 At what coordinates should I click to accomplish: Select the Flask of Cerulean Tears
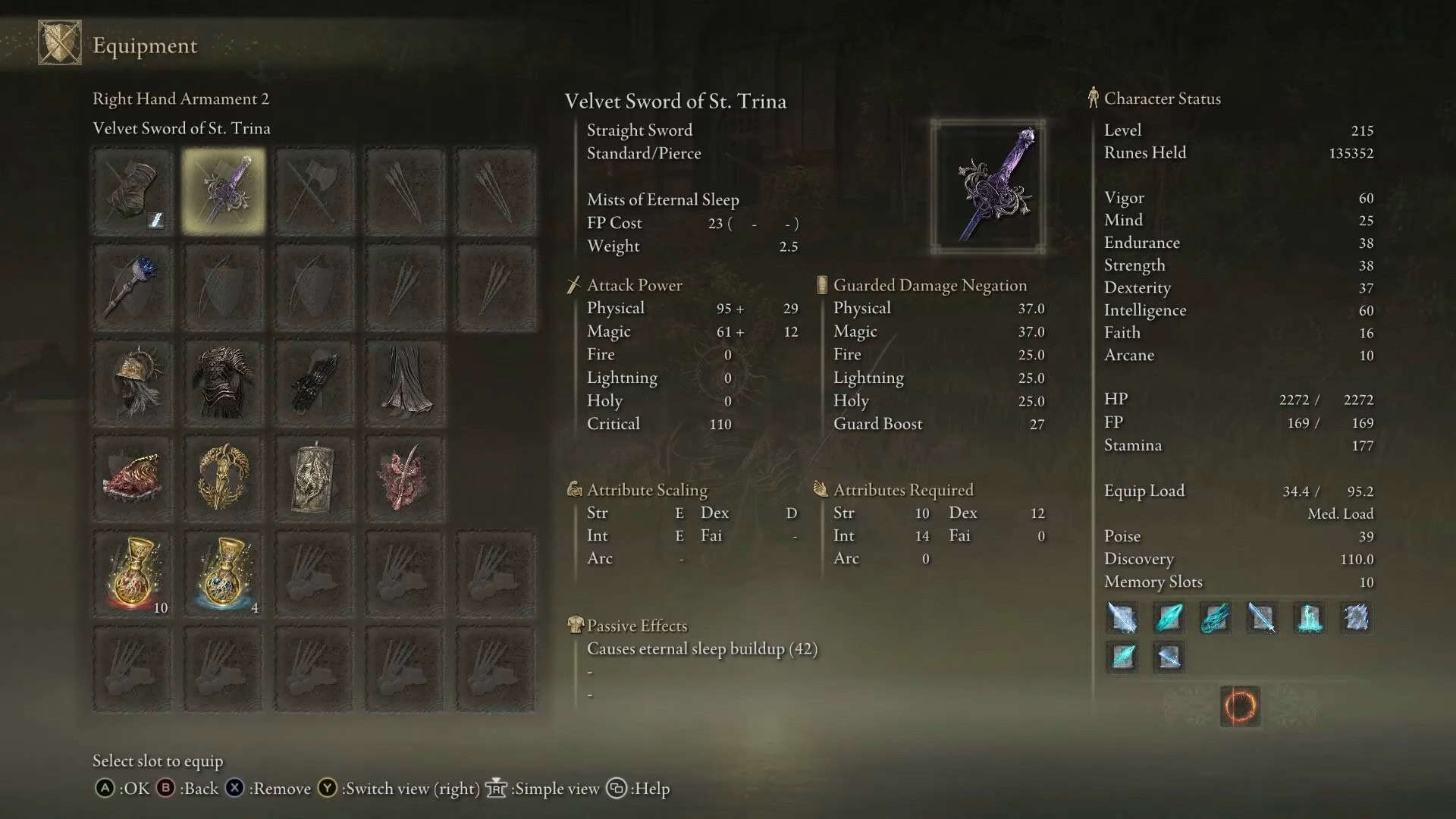(x=224, y=573)
